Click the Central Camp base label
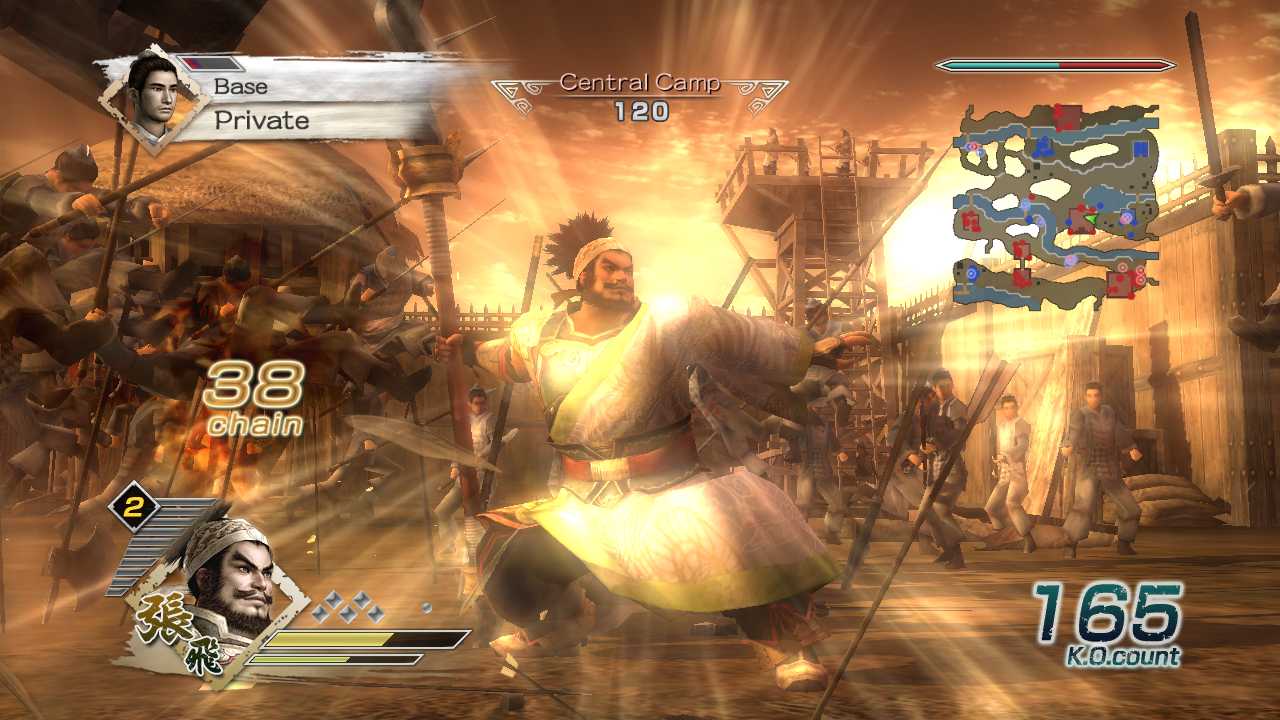This screenshot has width=1280, height=720. [x=640, y=83]
